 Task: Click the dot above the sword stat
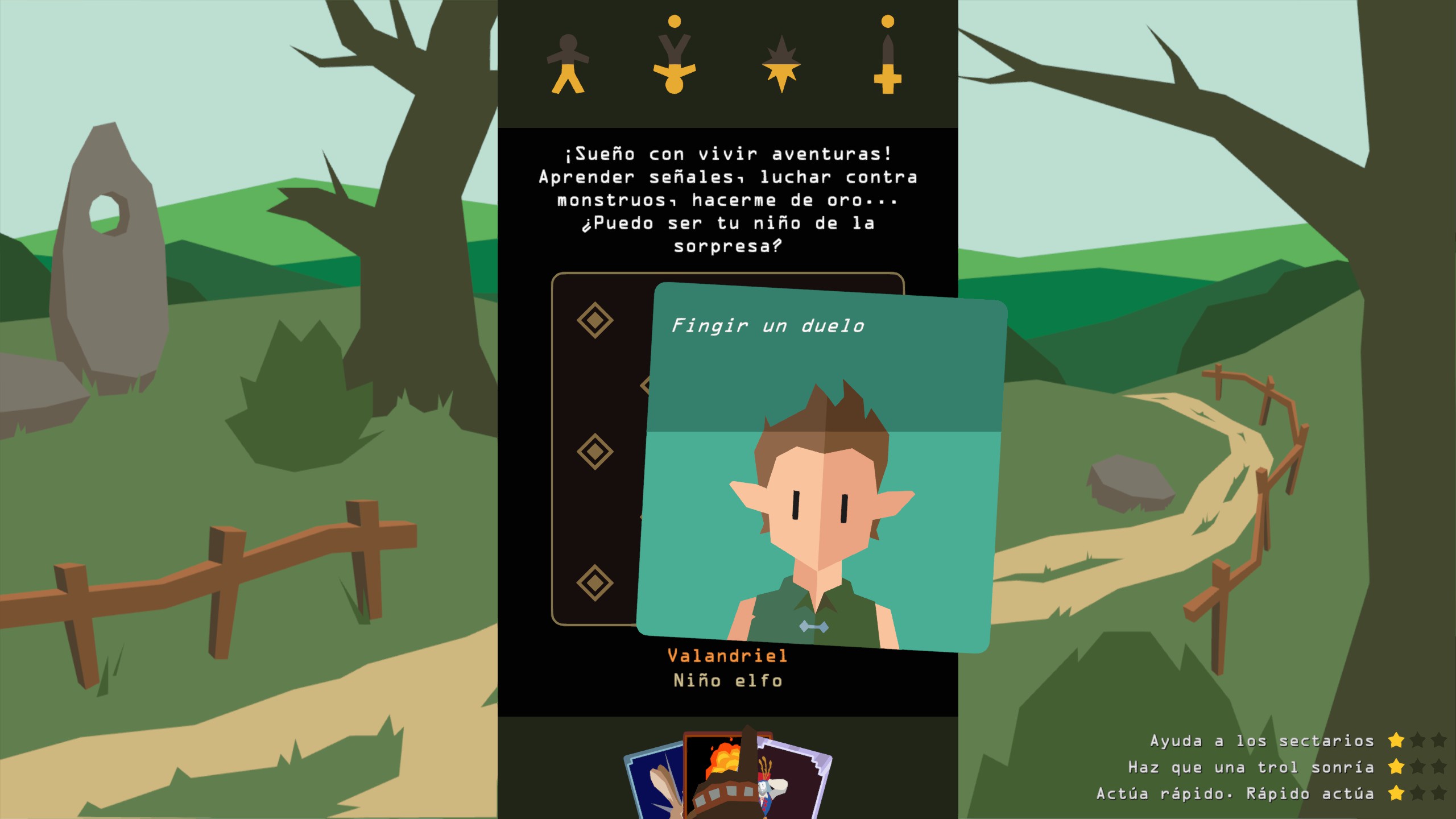point(887,20)
